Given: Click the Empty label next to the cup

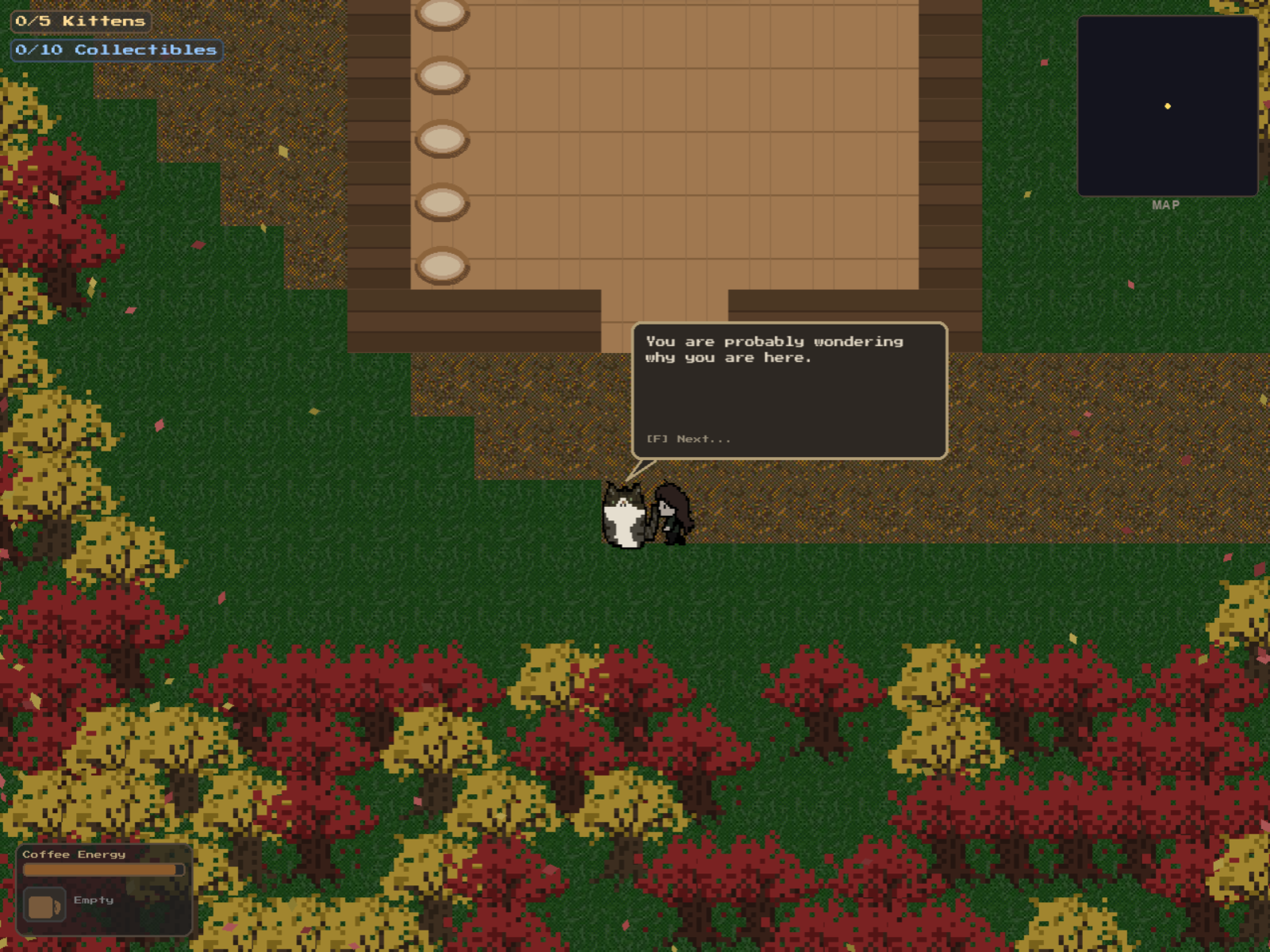Looking at the screenshot, I should coord(93,899).
